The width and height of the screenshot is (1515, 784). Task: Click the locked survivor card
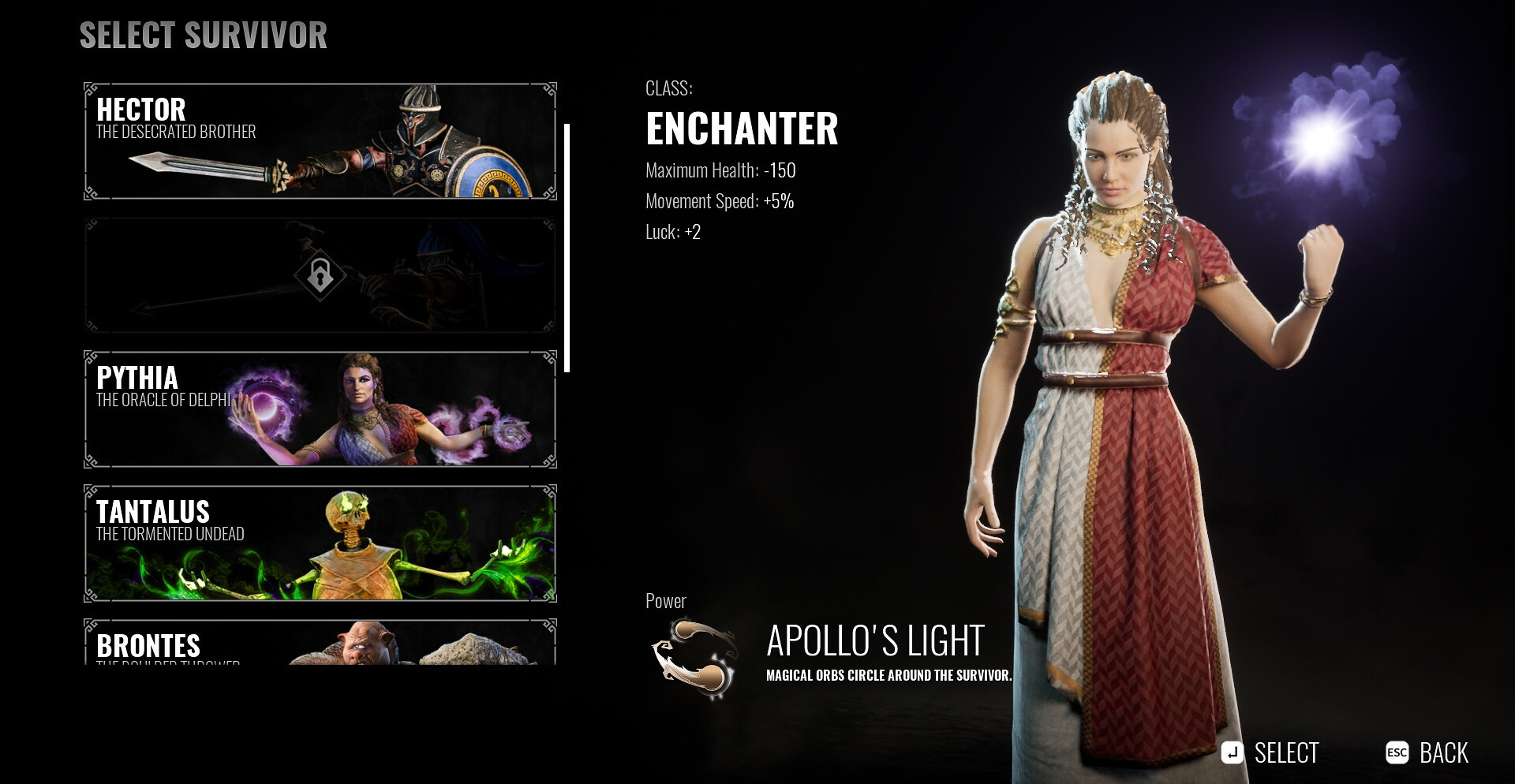pyautogui.click(x=320, y=276)
